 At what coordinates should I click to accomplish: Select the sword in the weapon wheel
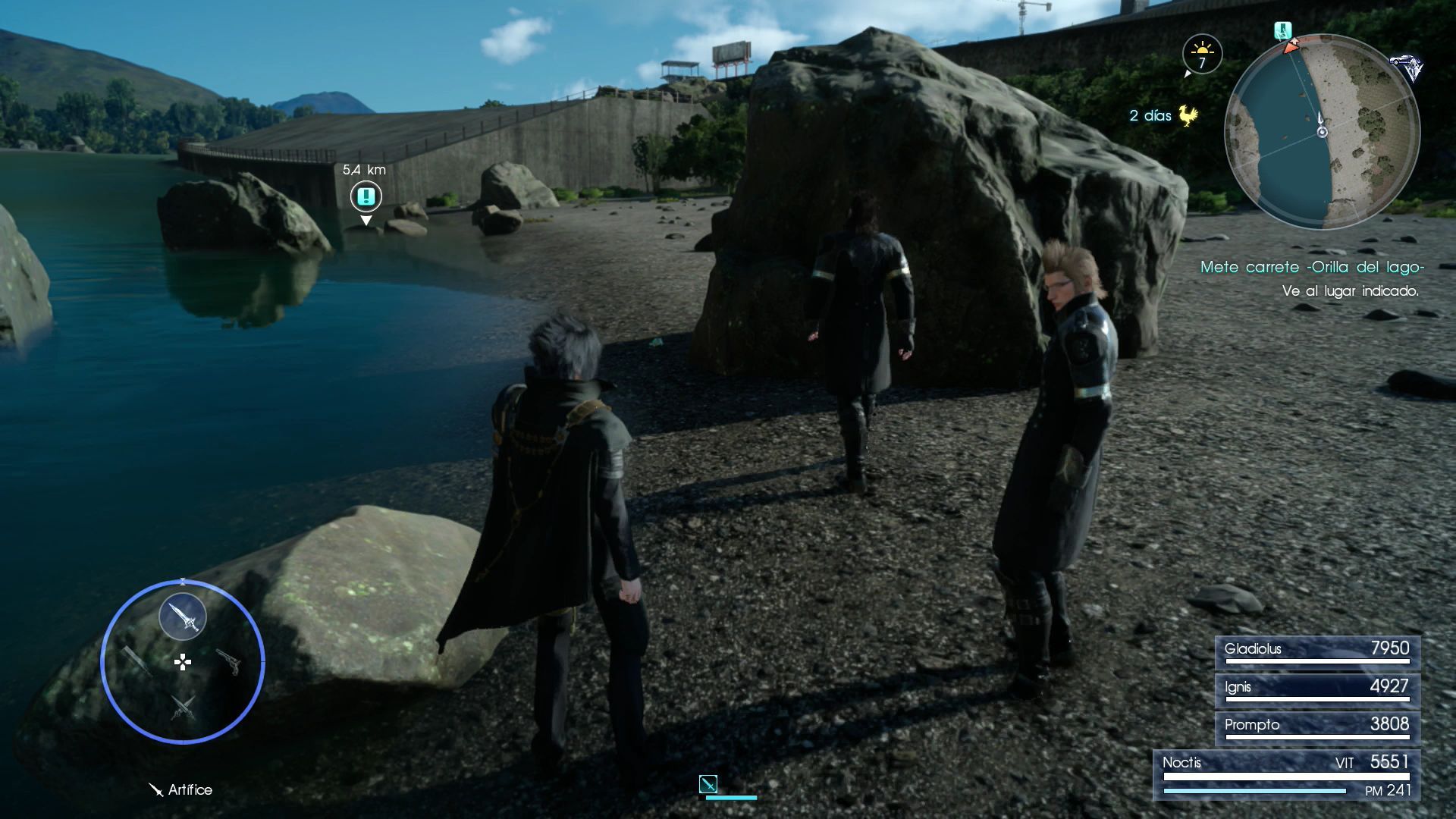[183, 617]
